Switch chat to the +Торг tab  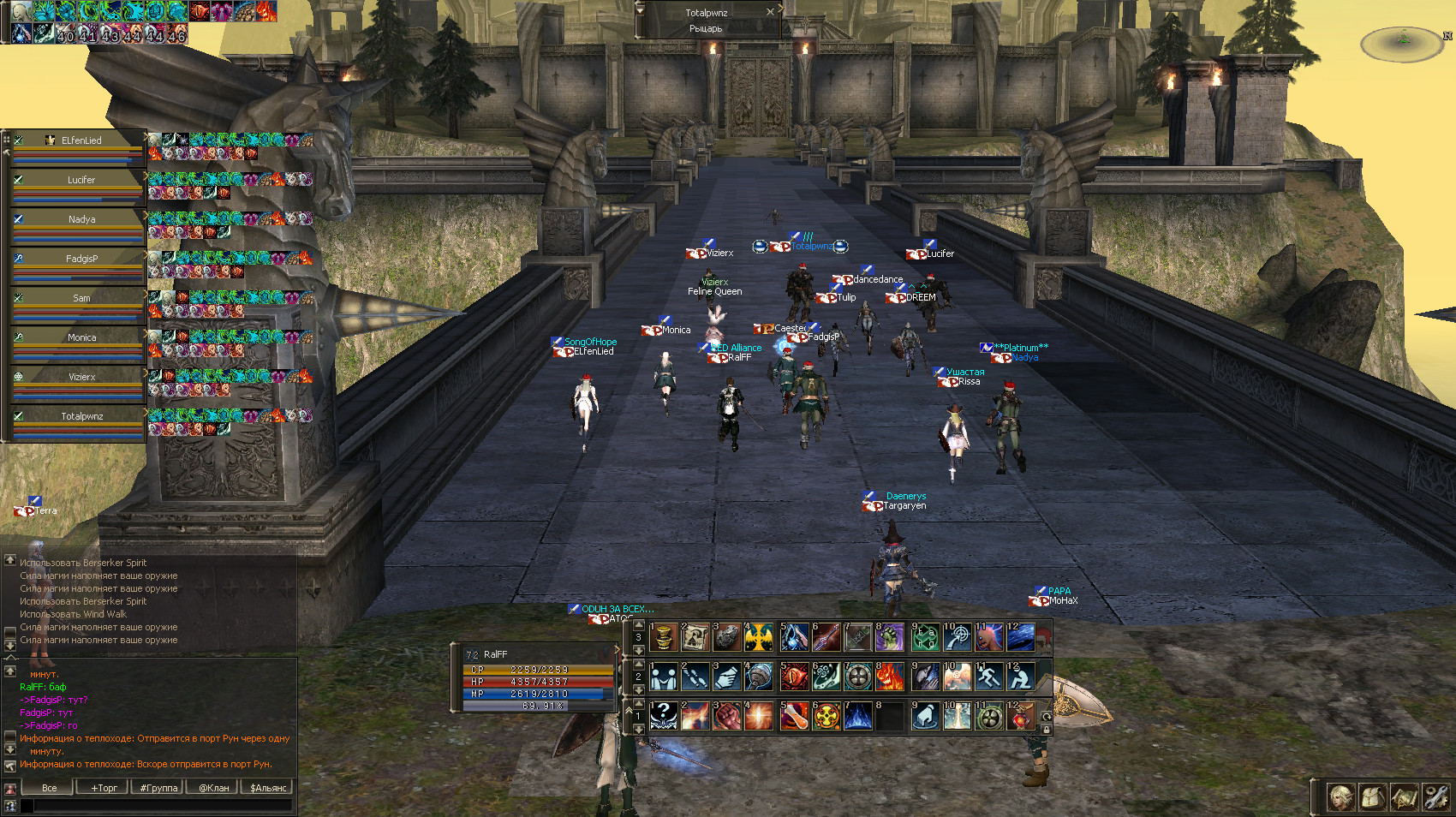pyautogui.click(x=104, y=788)
